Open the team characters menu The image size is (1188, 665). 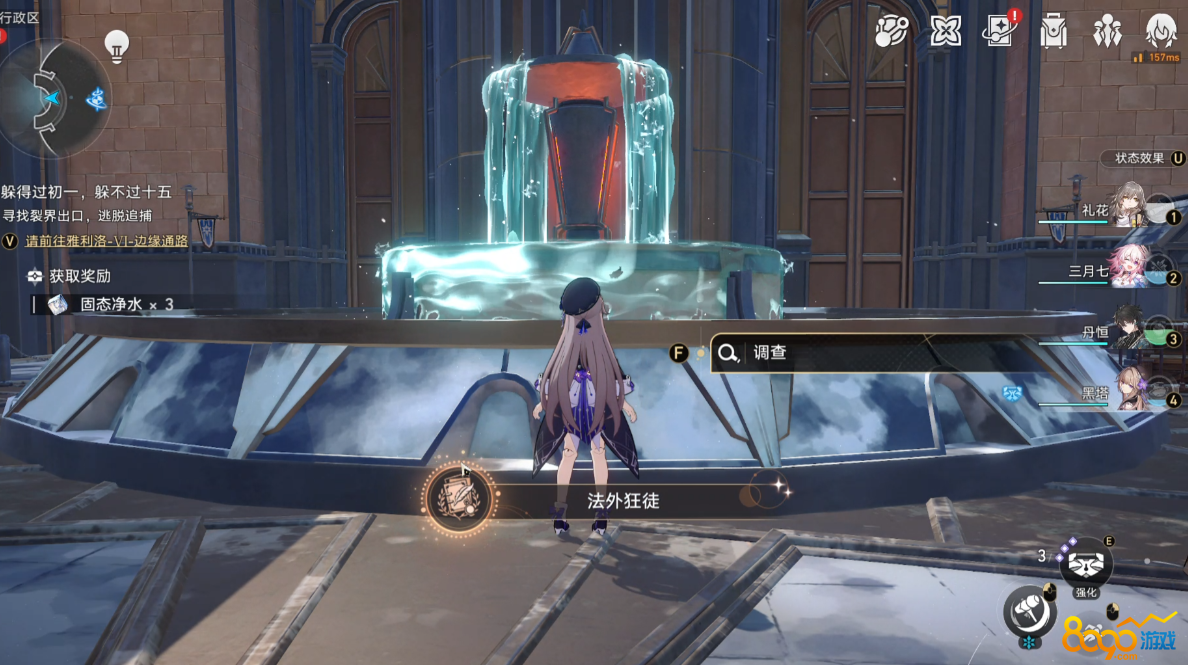coord(1107,32)
